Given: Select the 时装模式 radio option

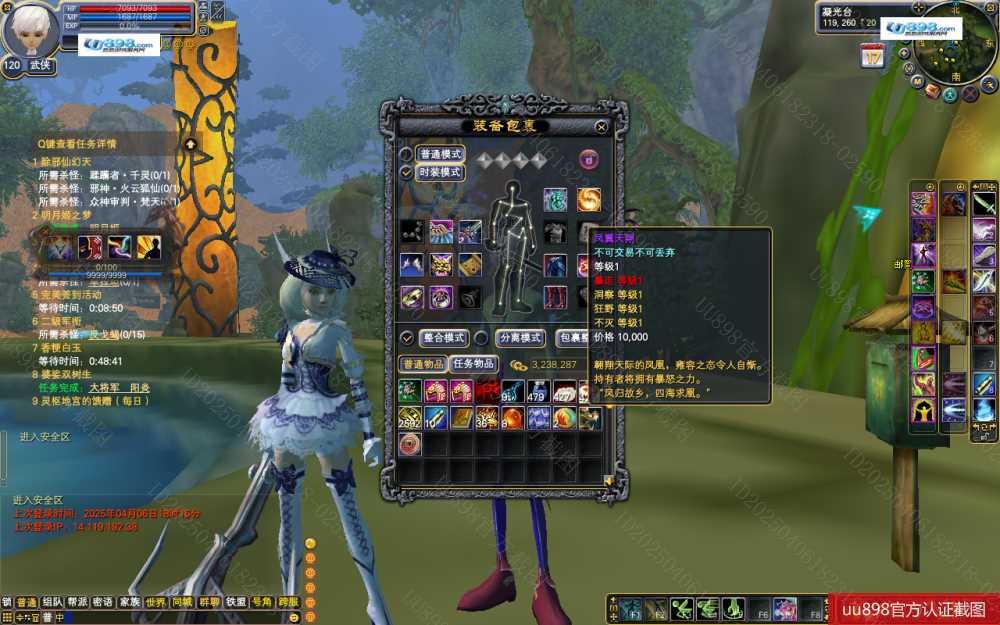Looking at the screenshot, I should 406,172.
